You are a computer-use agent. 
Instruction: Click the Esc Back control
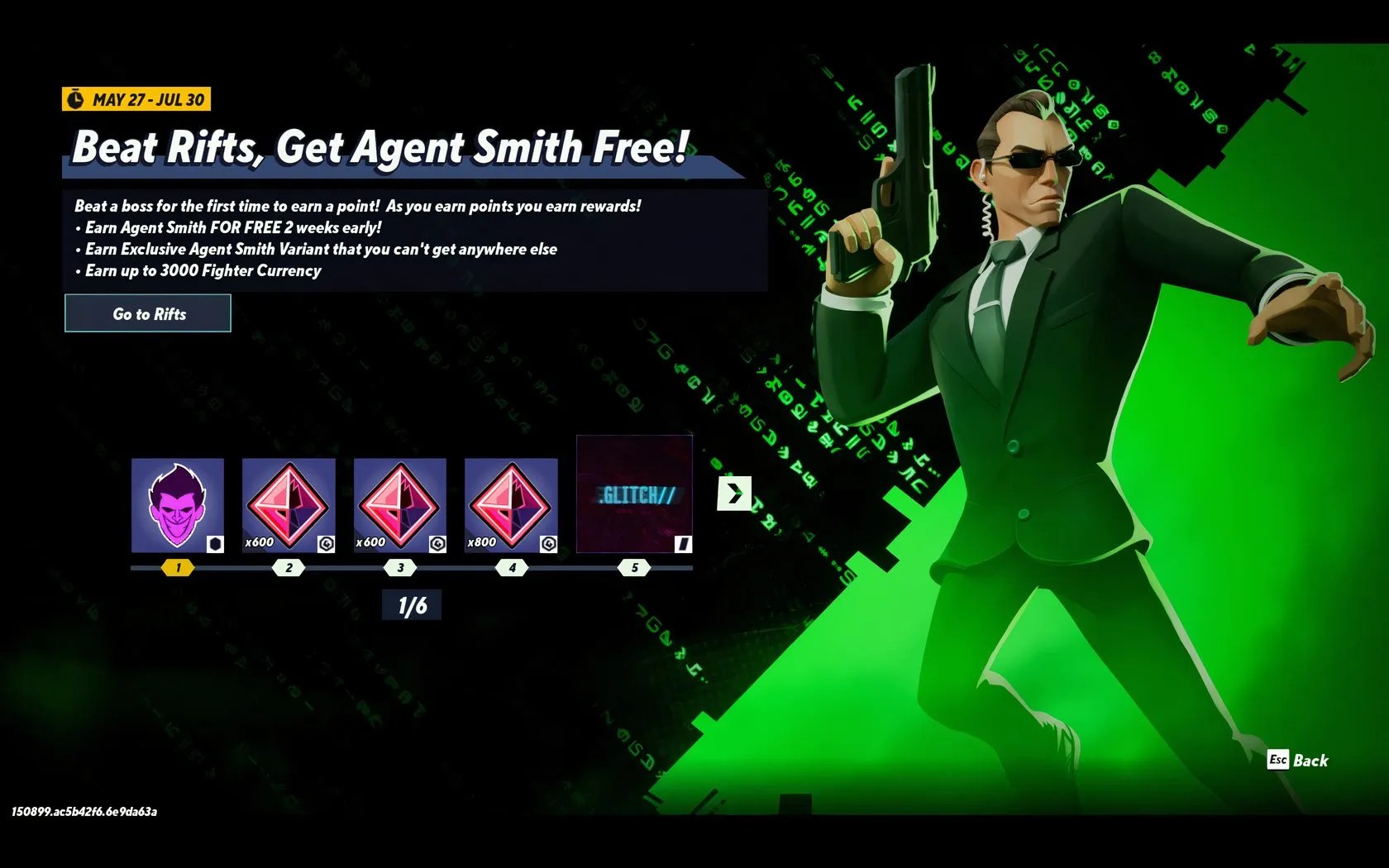pos(1298,761)
